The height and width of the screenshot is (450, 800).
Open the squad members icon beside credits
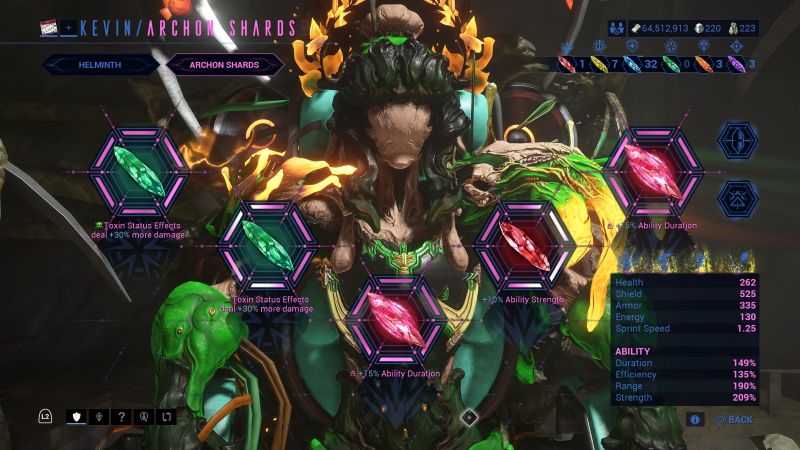click(615, 27)
